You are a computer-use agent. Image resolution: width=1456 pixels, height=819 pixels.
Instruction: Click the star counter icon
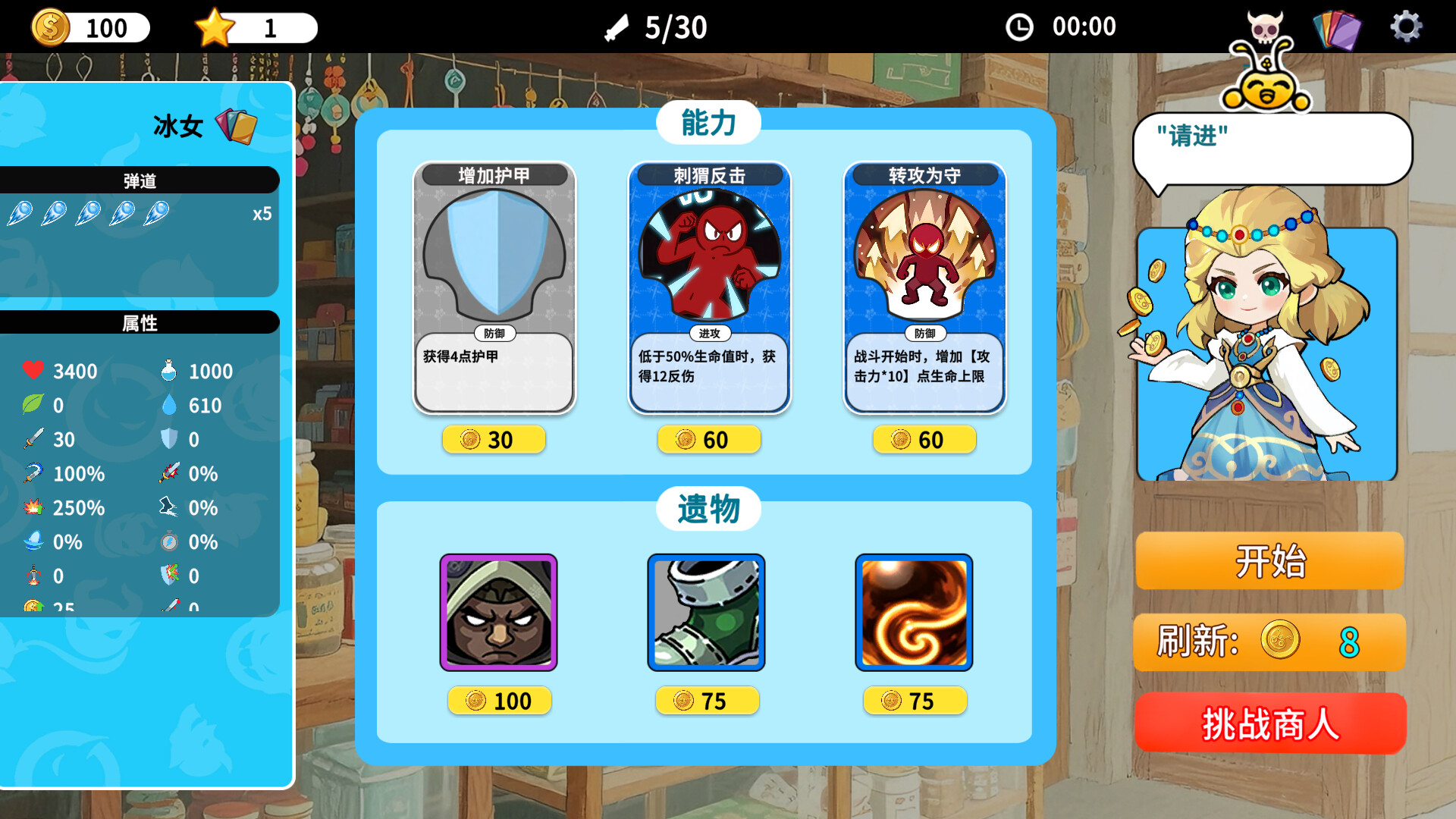click(216, 26)
